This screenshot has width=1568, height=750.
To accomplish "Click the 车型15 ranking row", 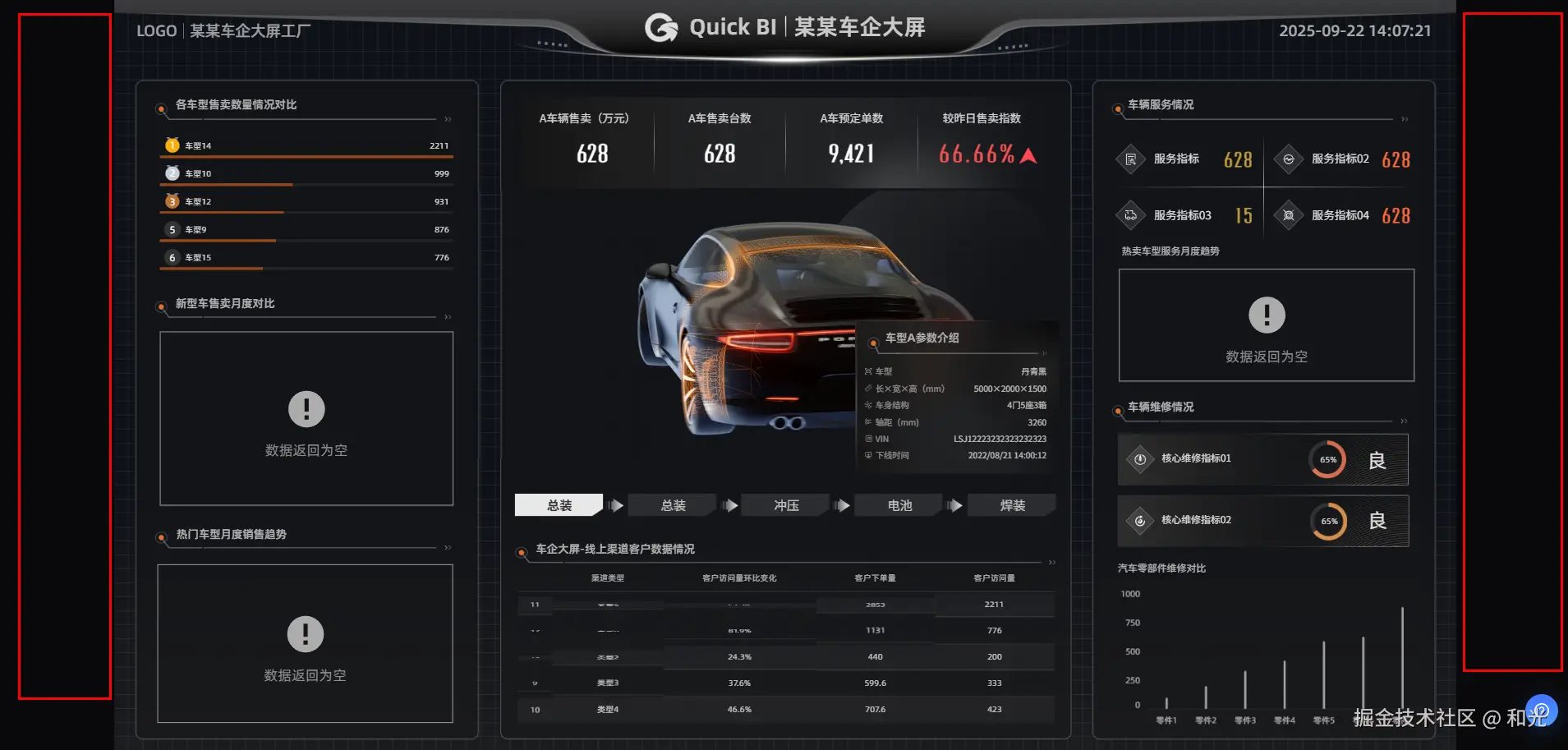I will coord(306,258).
